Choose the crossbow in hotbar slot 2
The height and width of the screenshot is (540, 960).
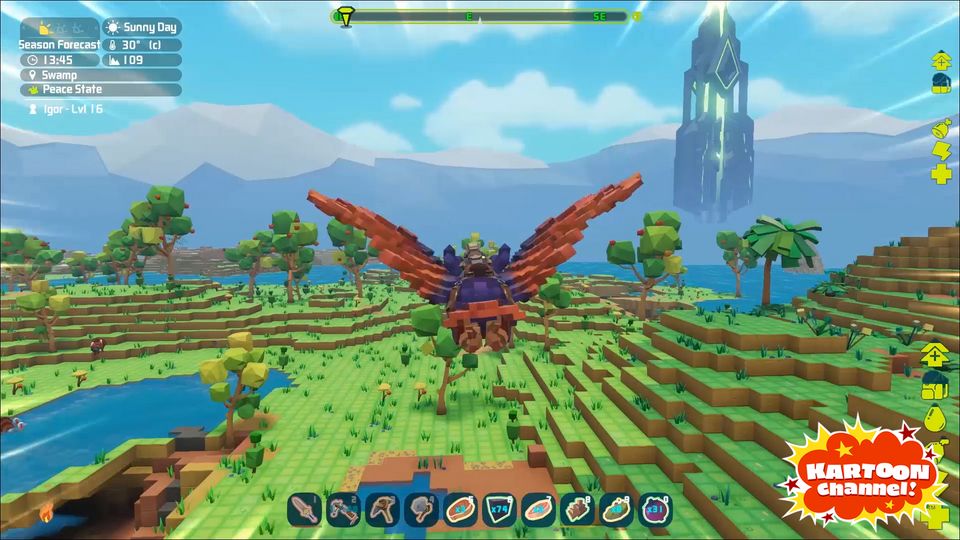pyautogui.click(x=343, y=510)
